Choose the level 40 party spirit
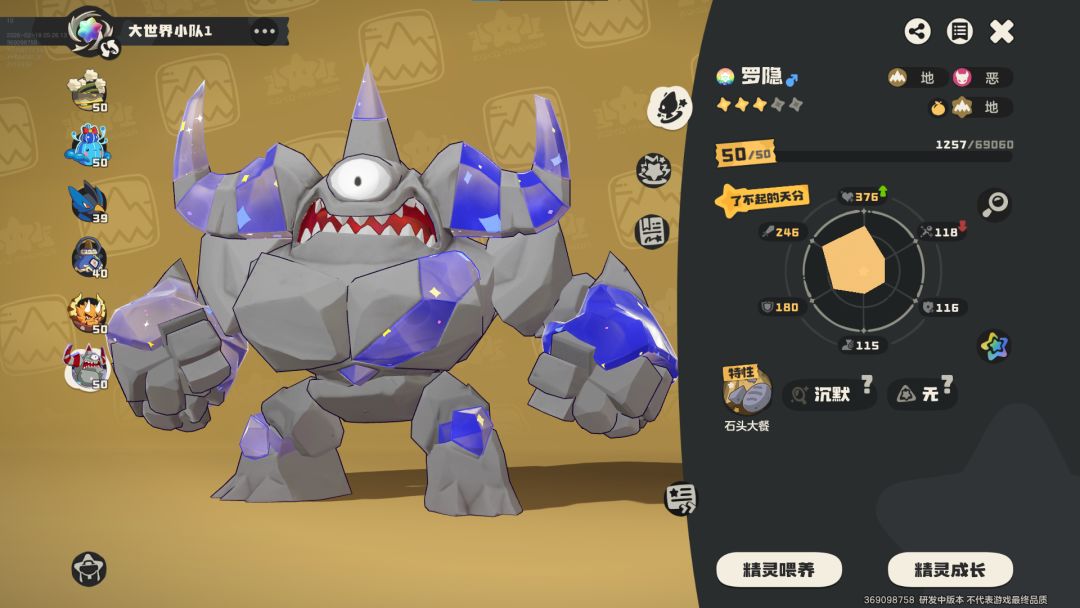The image size is (1080, 608). point(88,258)
